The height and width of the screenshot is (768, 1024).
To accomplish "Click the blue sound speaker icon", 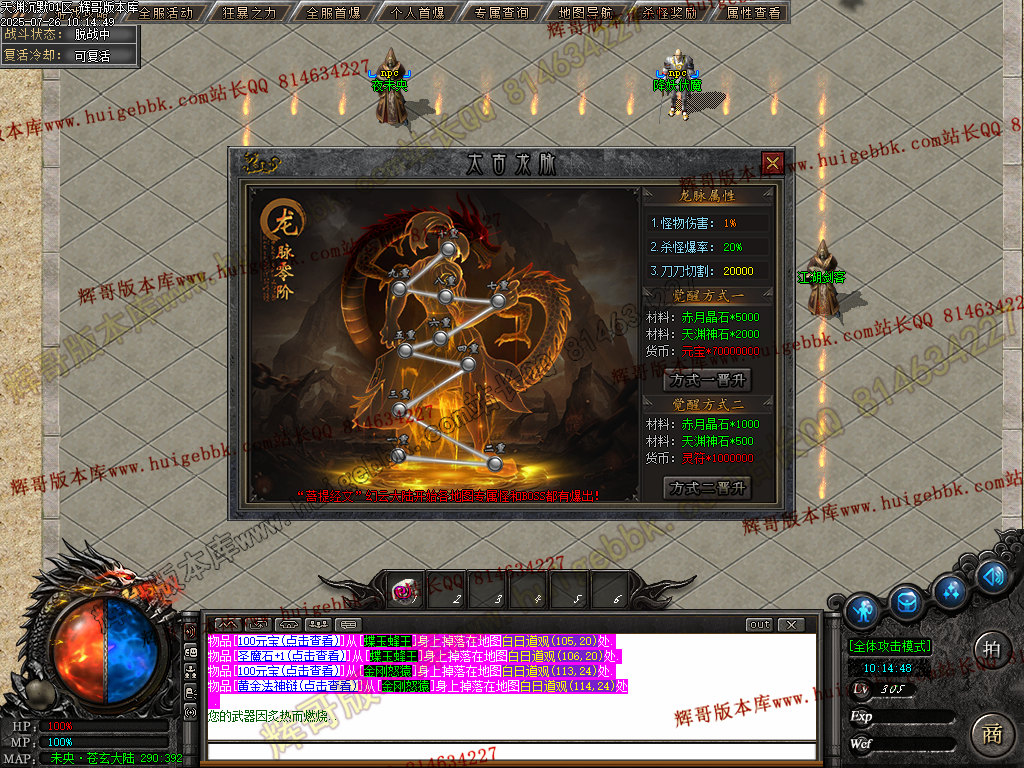I will 992,576.
